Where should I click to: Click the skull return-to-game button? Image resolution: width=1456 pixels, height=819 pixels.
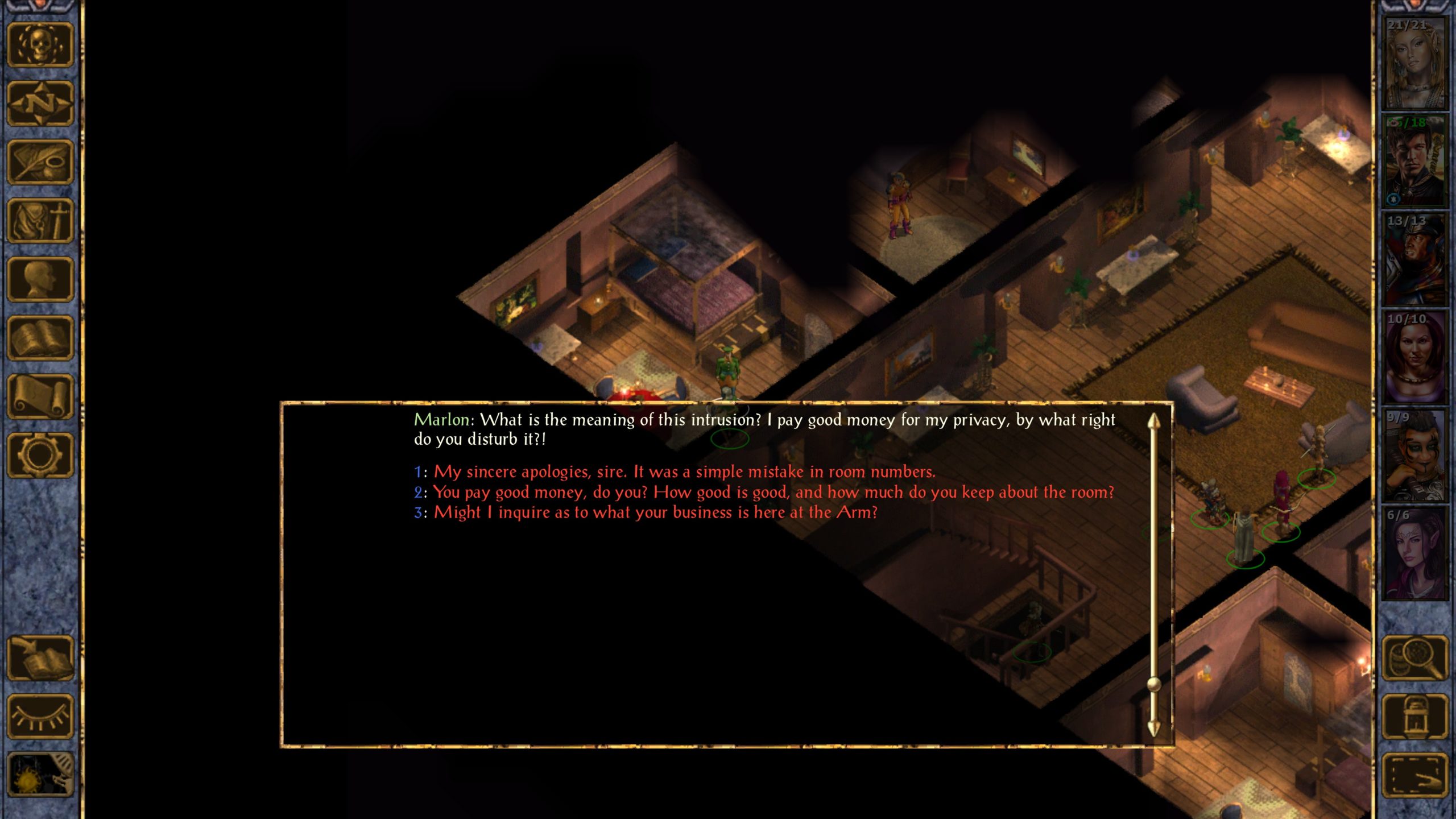pos(40,45)
